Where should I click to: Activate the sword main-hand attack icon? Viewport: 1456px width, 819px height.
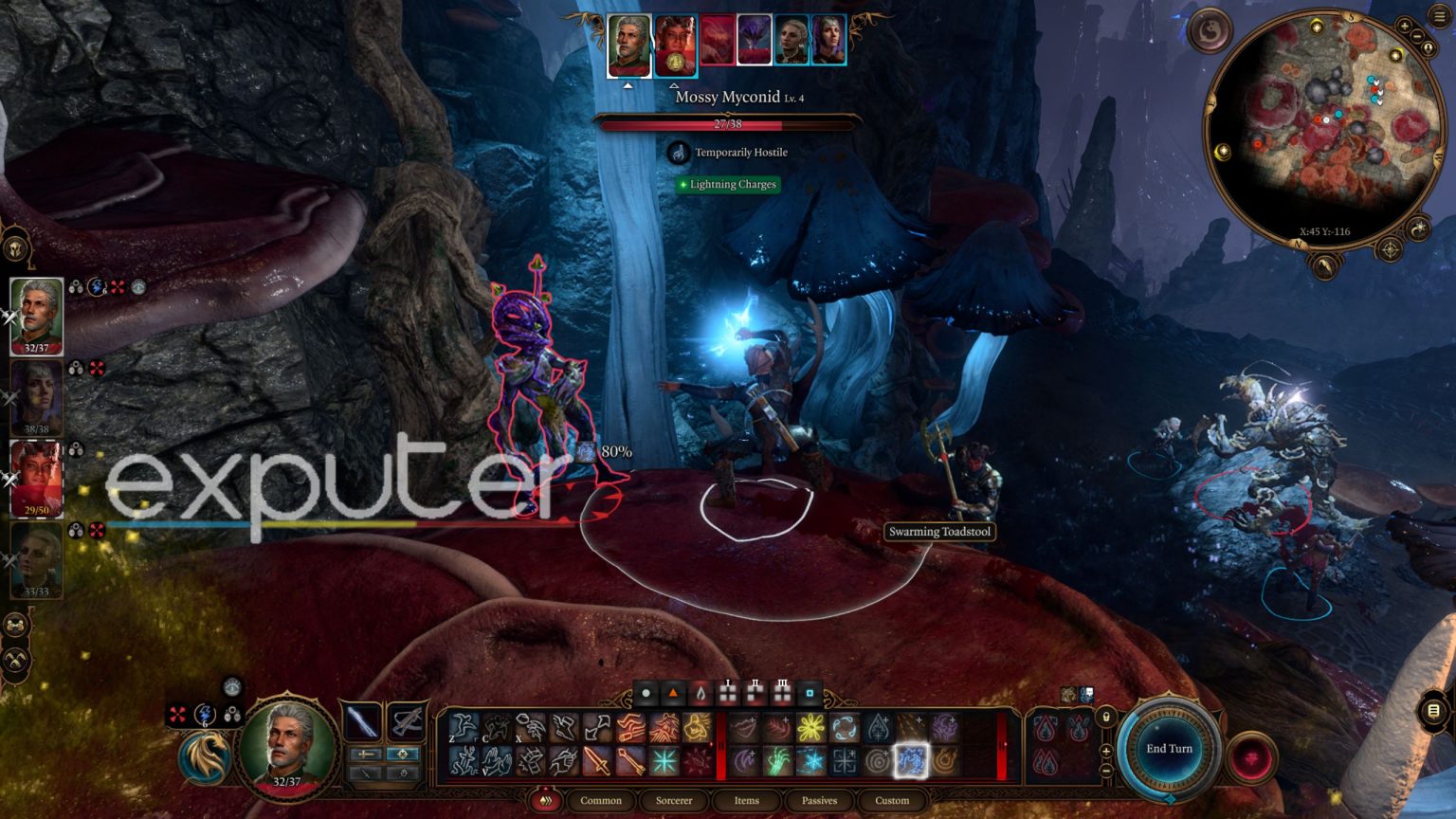tap(361, 722)
